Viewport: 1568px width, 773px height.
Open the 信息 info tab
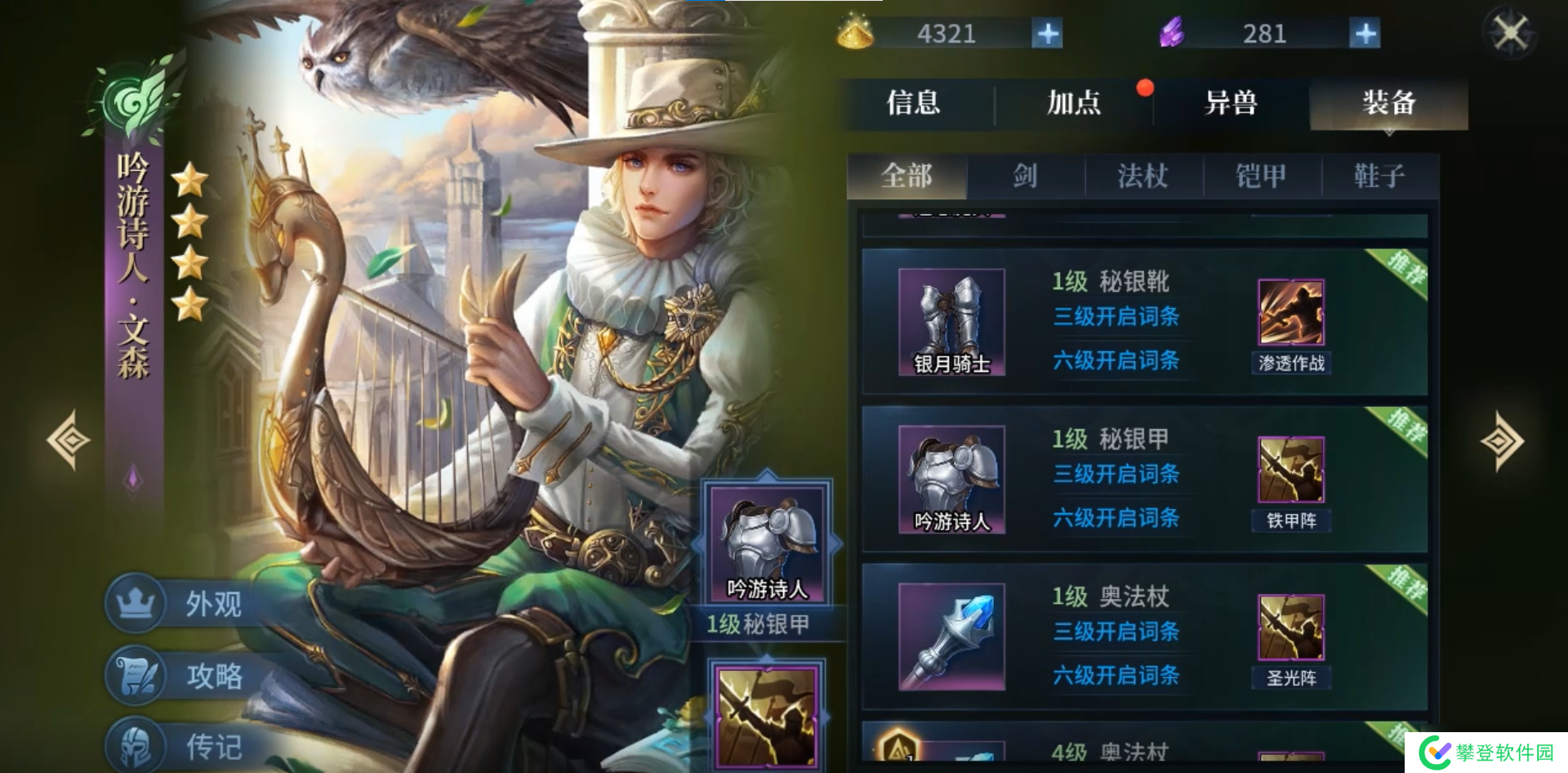click(x=914, y=104)
